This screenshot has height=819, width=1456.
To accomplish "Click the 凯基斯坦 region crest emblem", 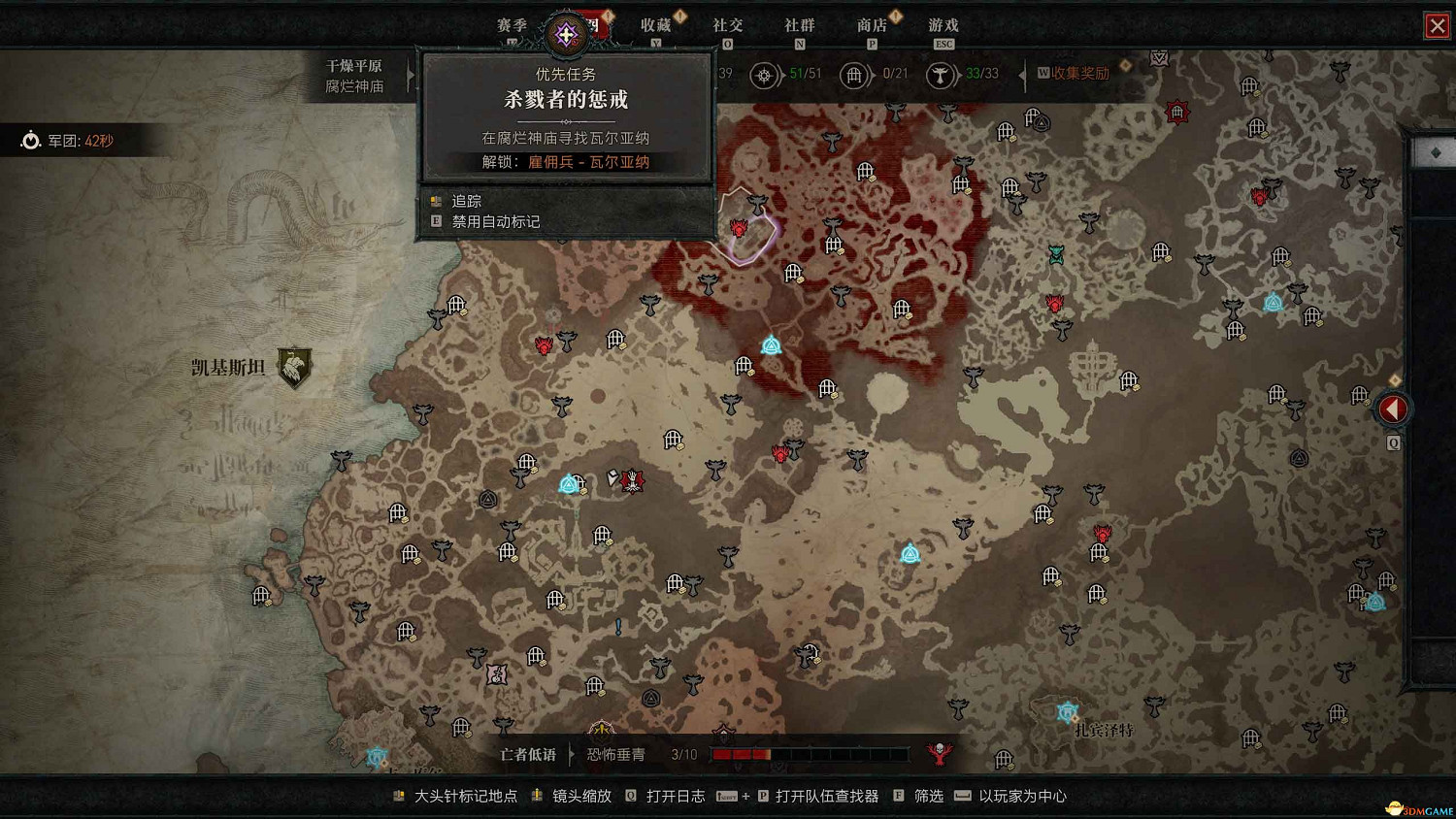I will coord(296,368).
